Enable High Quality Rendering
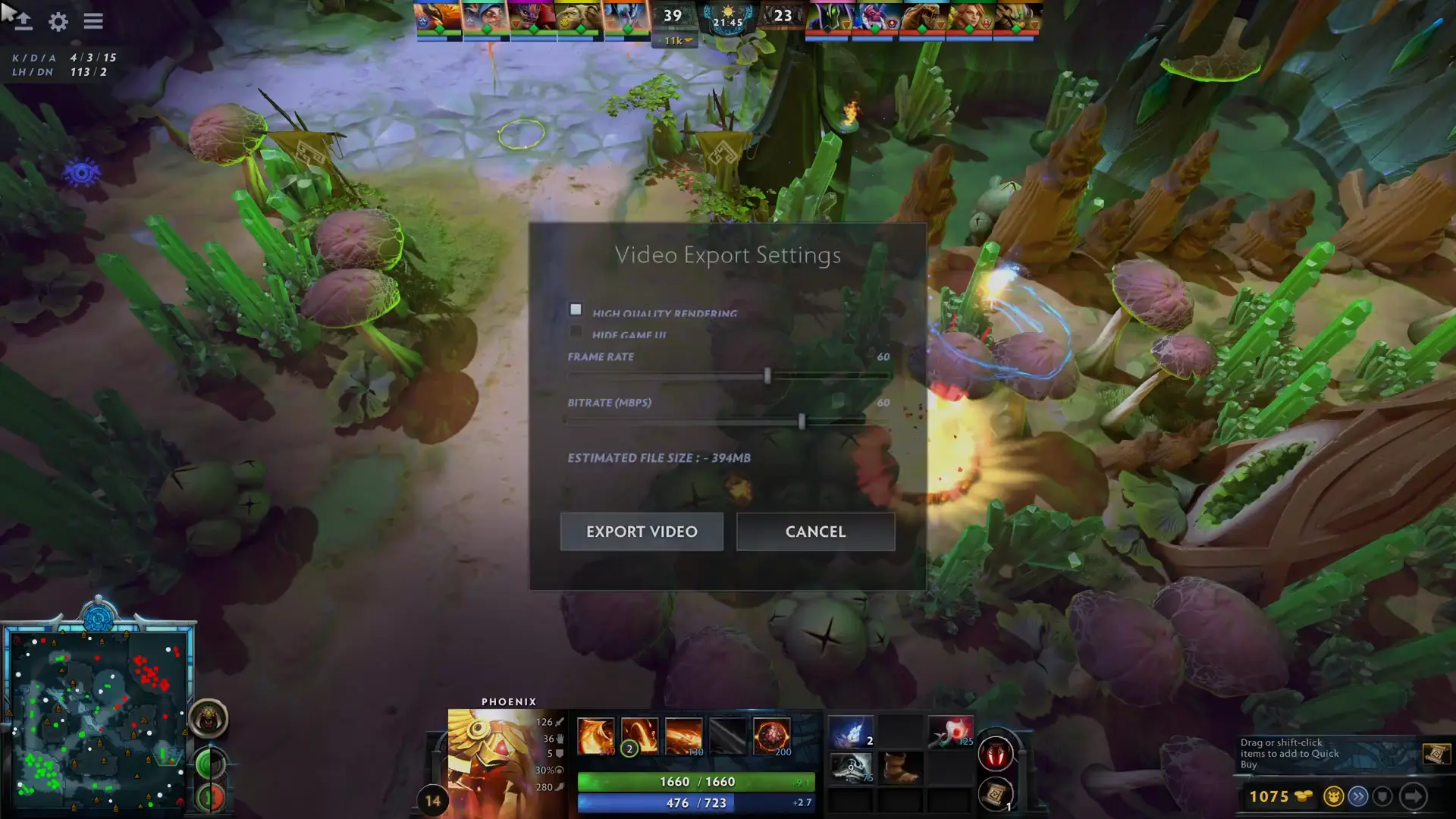Image resolution: width=1456 pixels, height=819 pixels. click(576, 309)
